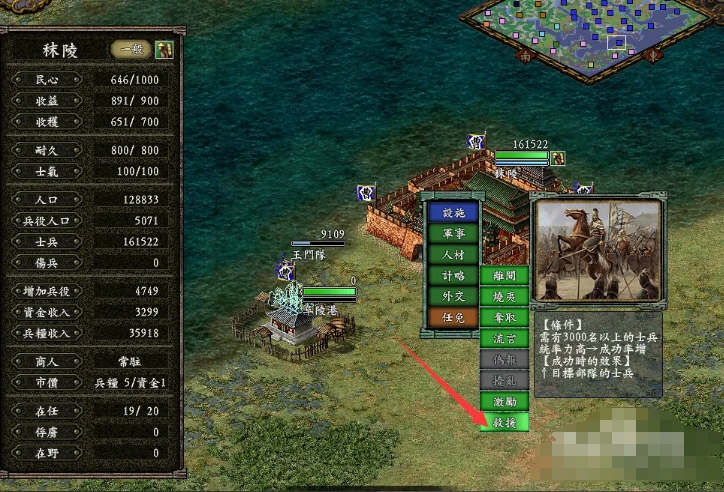Choose the 流言 rumor option
The image size is (724, 492).
coord(504,338)
